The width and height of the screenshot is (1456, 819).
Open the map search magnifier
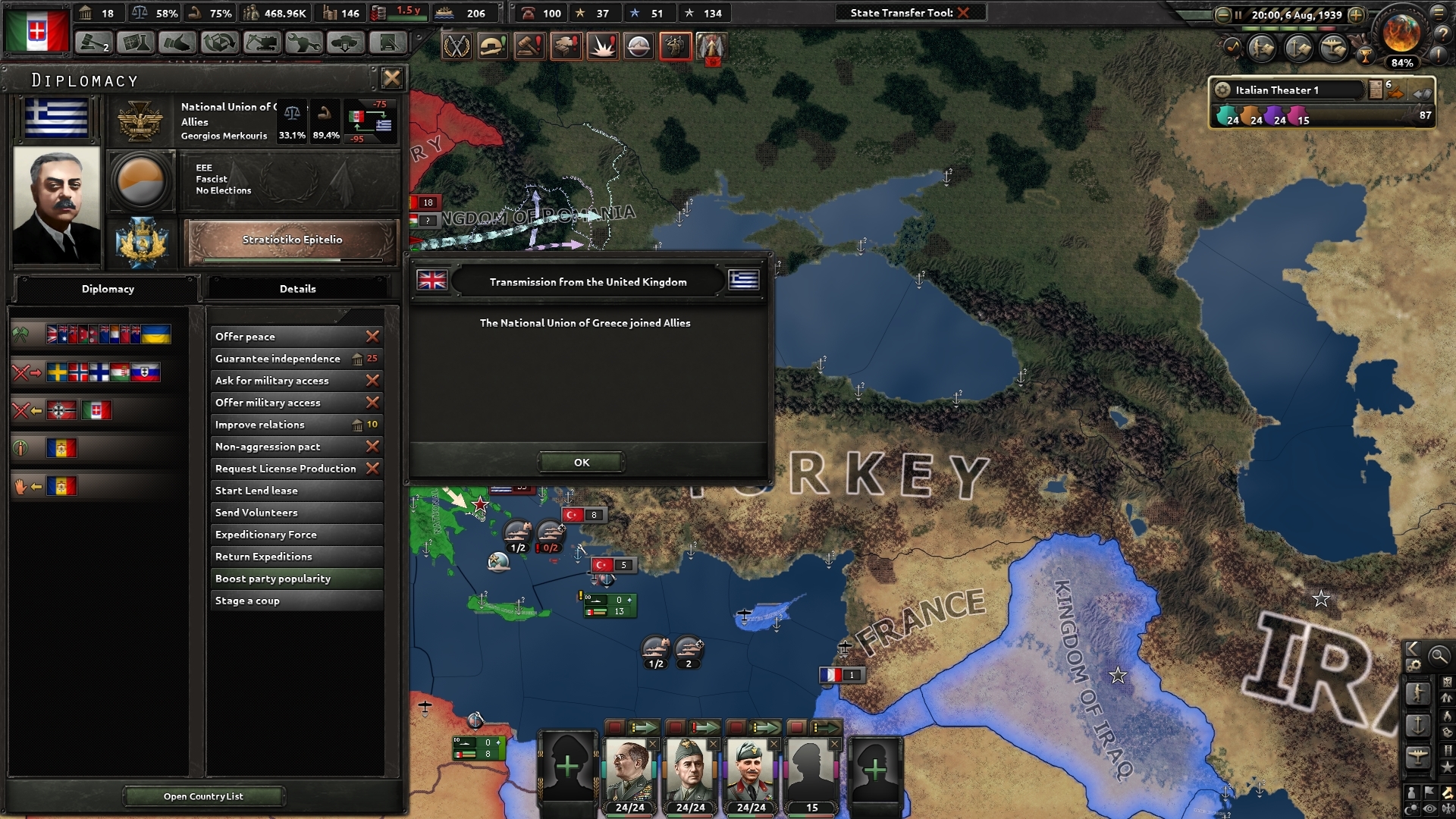click(x=1439, y=656)
